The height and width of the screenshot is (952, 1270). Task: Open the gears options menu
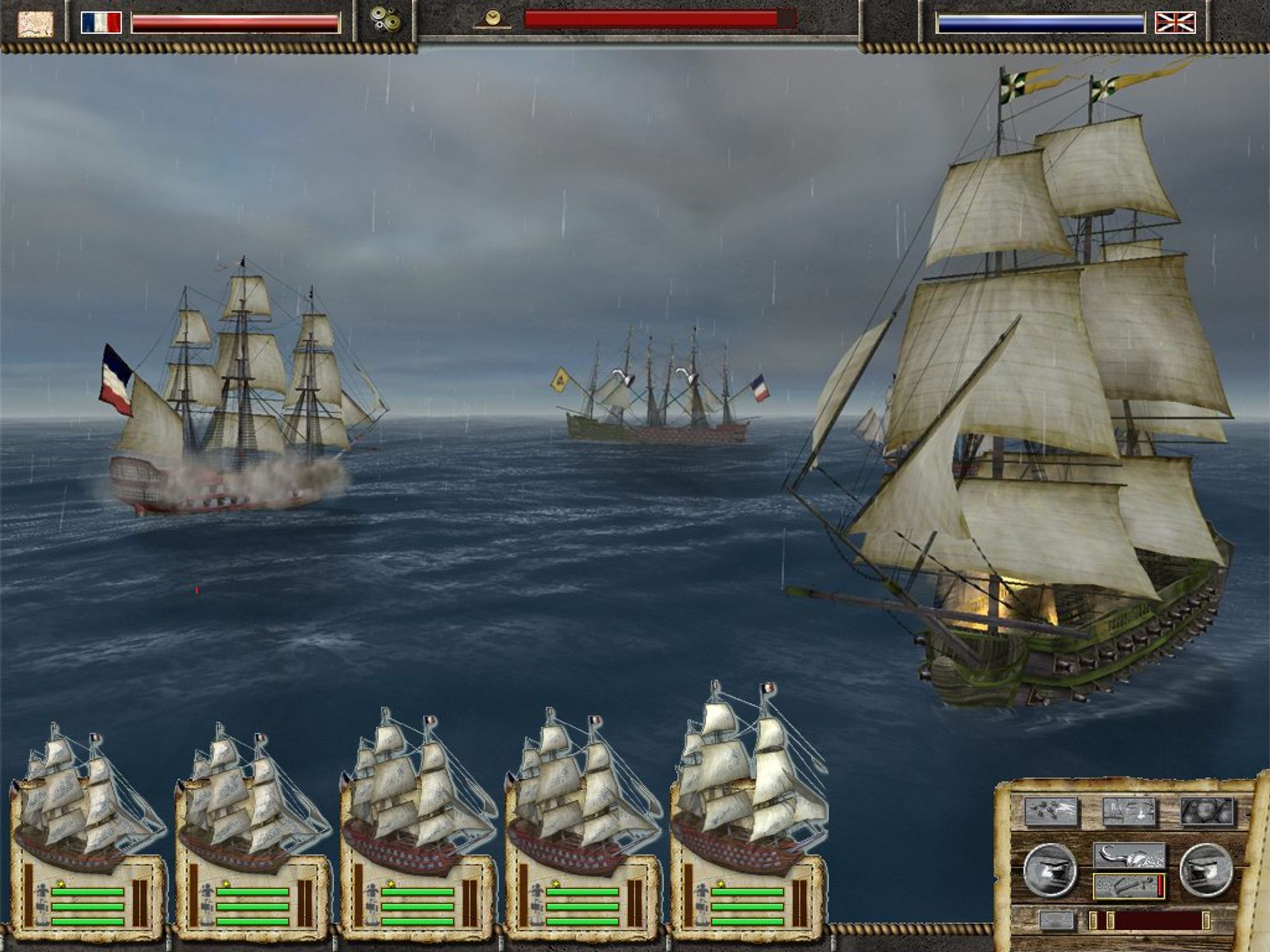tap(385, 21)
